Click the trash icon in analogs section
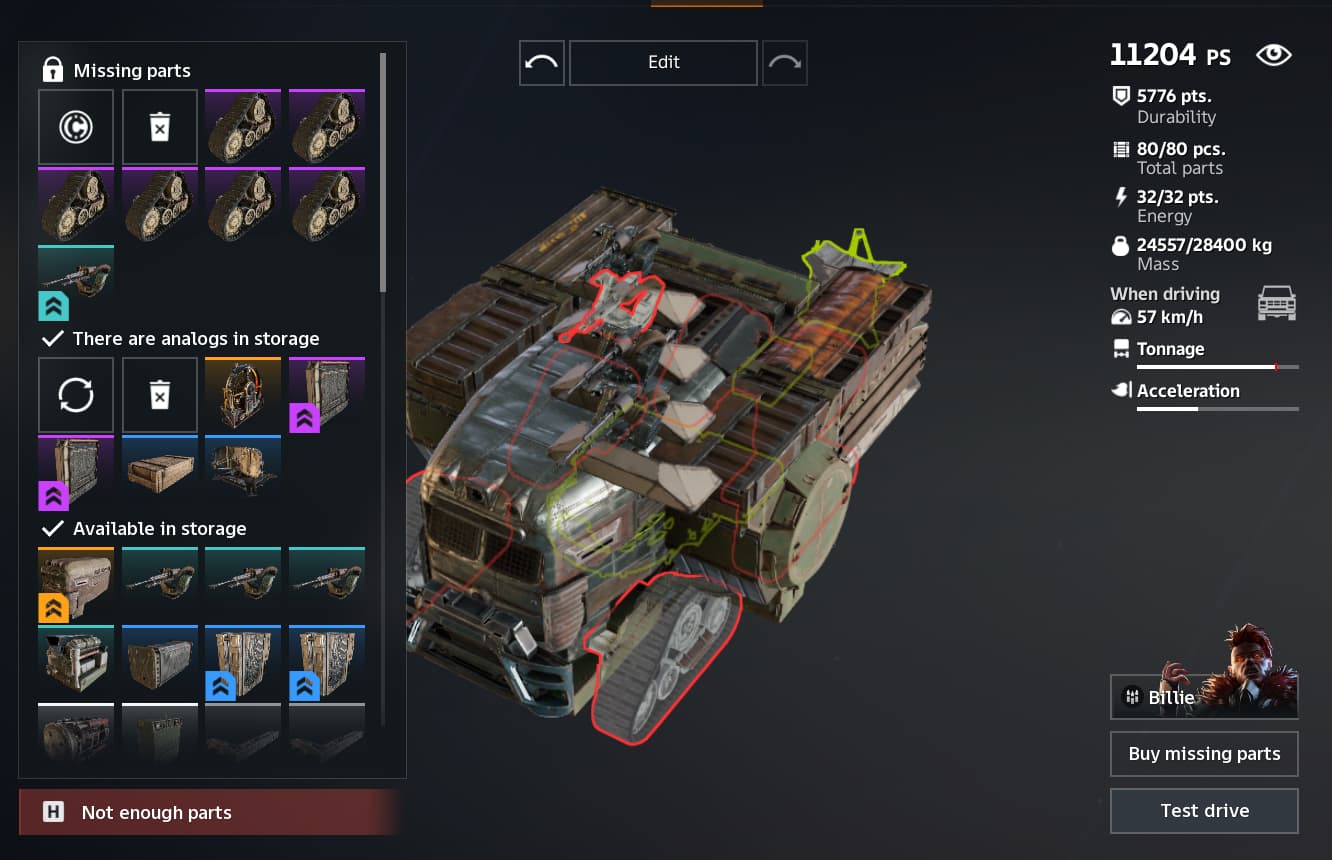This screenshot has width=1332, height=860. [160, 395]
